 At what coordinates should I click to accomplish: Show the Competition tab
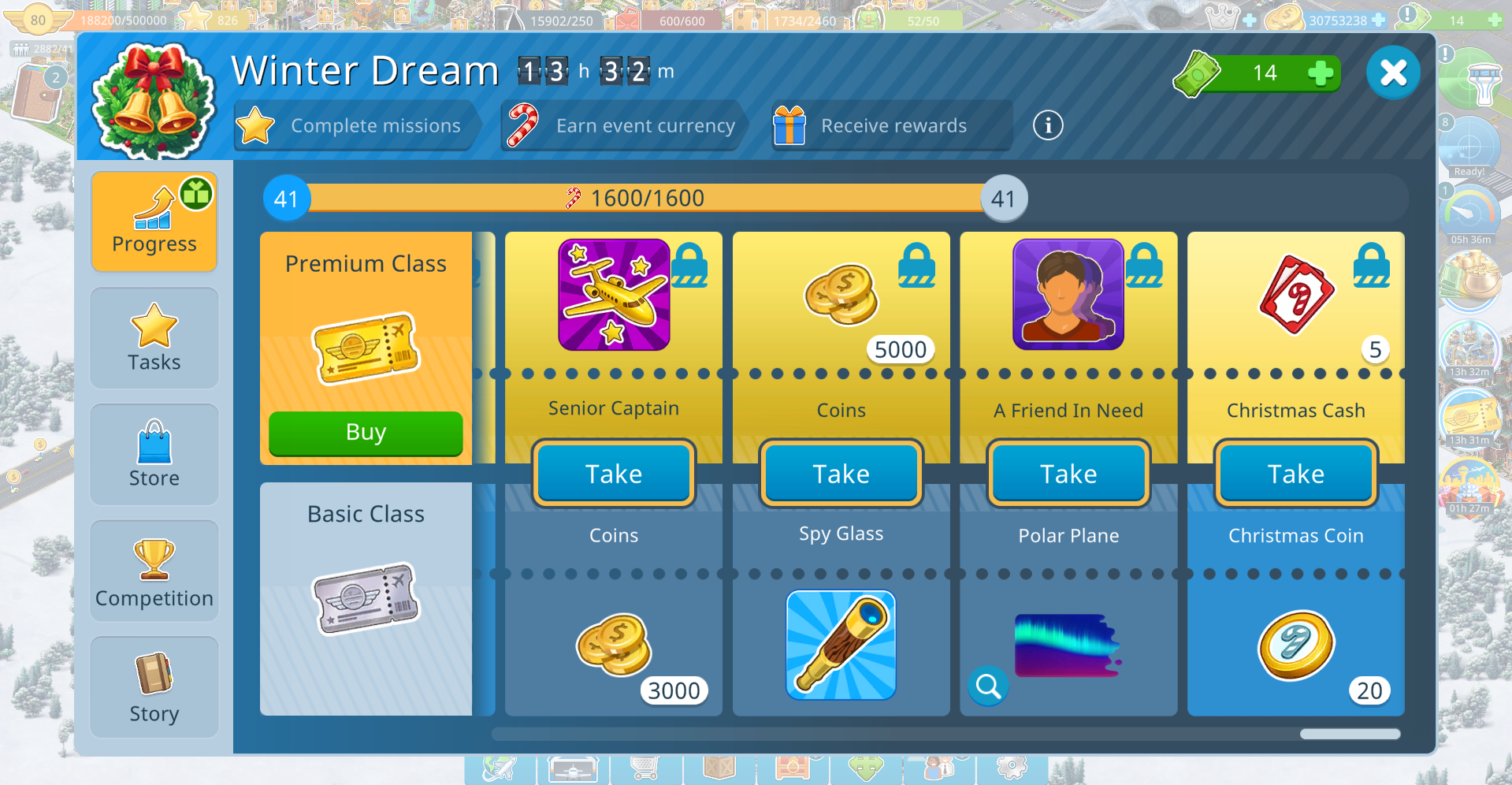154,571
